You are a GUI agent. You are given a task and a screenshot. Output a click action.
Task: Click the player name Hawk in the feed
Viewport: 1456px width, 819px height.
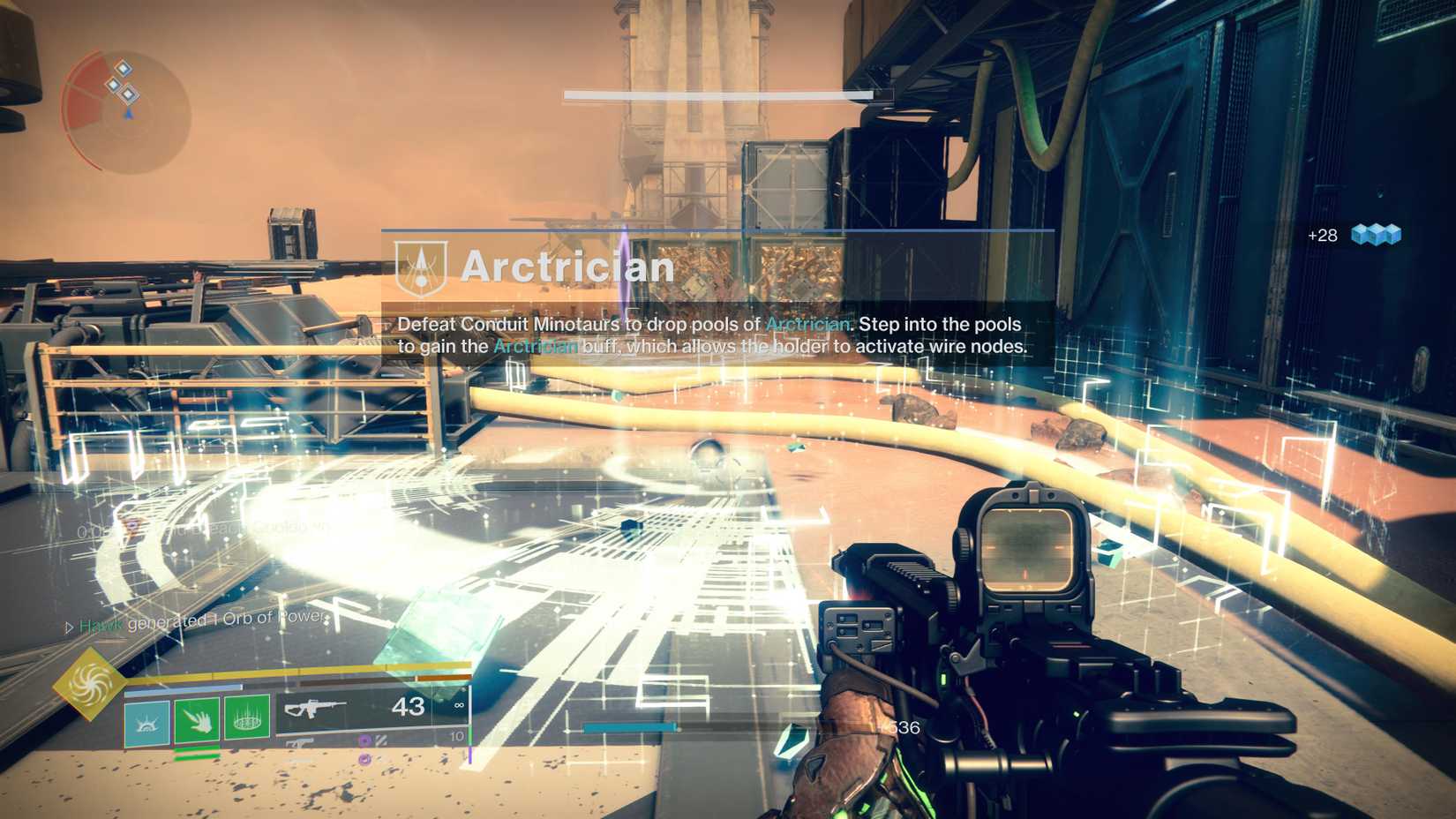pyautogui.click(x=101, y=624)
